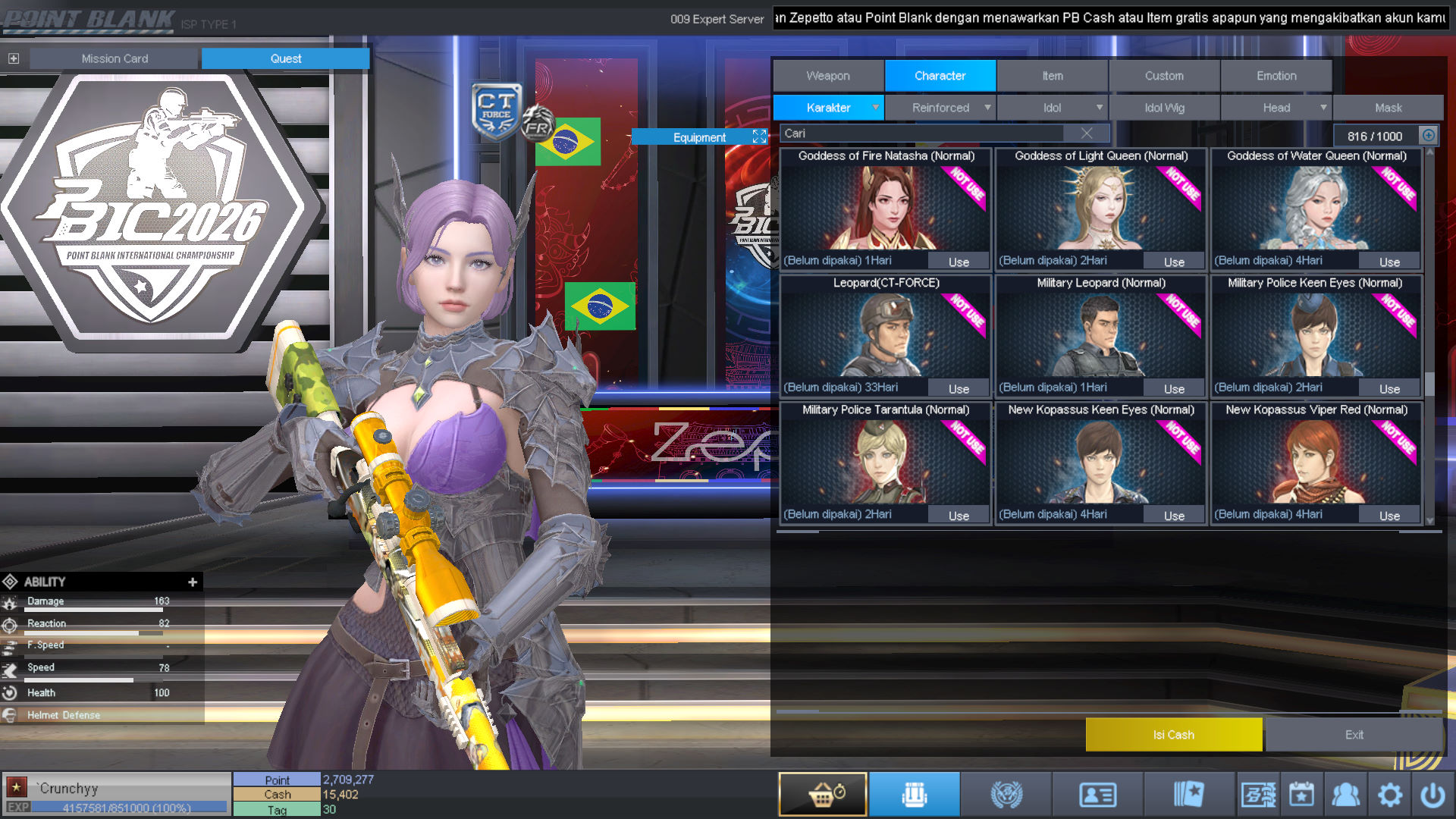Clear the search box with the X
Screen dimensions: 1456x819
point(1087,133)
